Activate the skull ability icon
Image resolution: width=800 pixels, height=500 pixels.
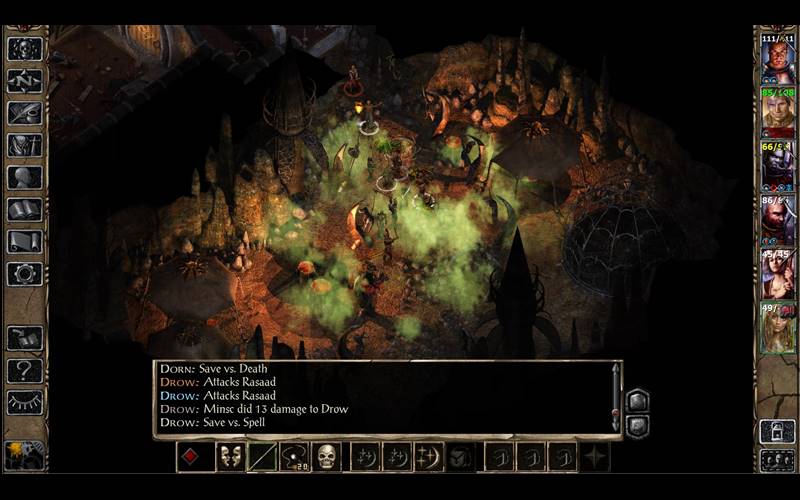click(326, 457)
